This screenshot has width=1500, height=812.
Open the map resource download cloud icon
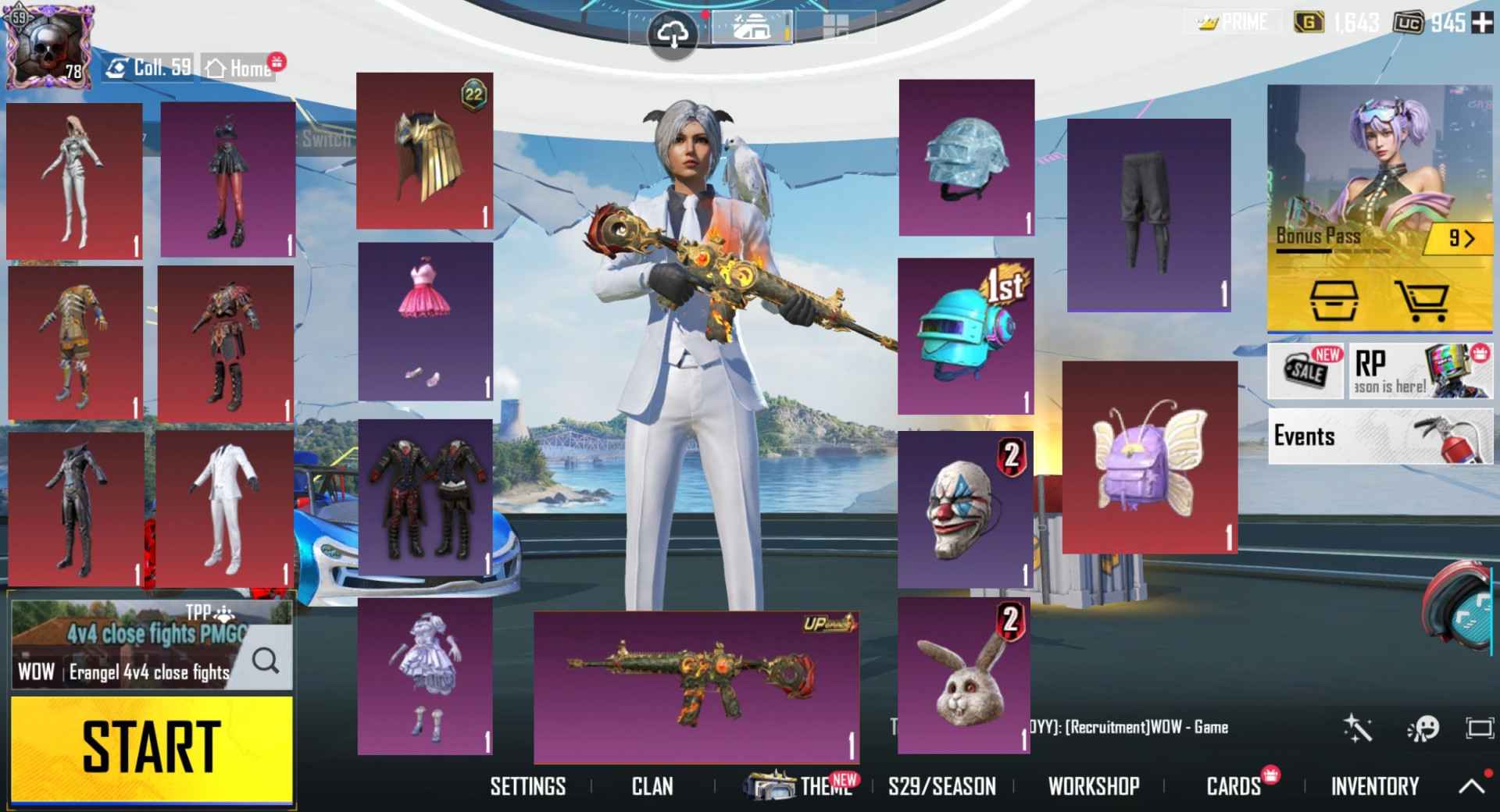click(672, 33)
